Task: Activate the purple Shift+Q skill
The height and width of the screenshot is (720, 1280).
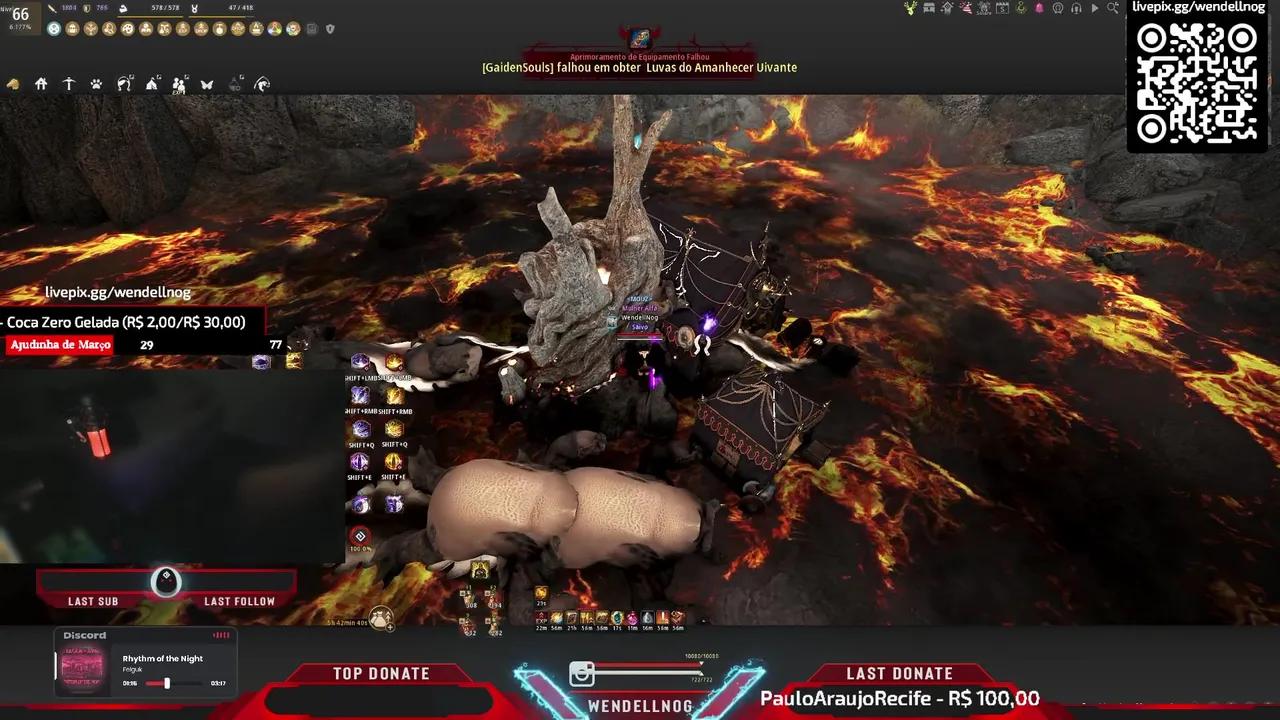Action: tap(360, 429)
